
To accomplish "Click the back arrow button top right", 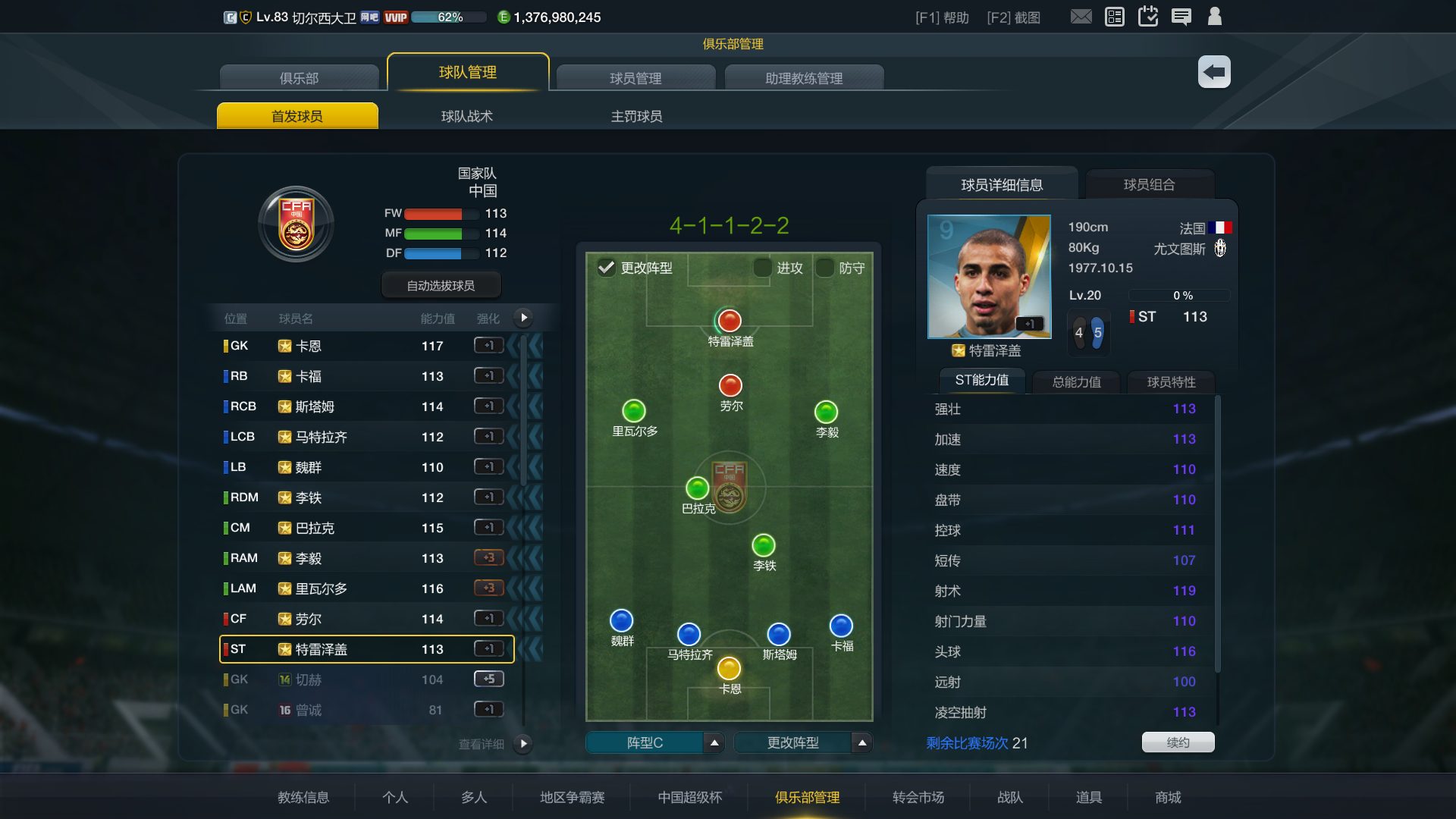I will pyautogui.click(x=1213, y=71).
